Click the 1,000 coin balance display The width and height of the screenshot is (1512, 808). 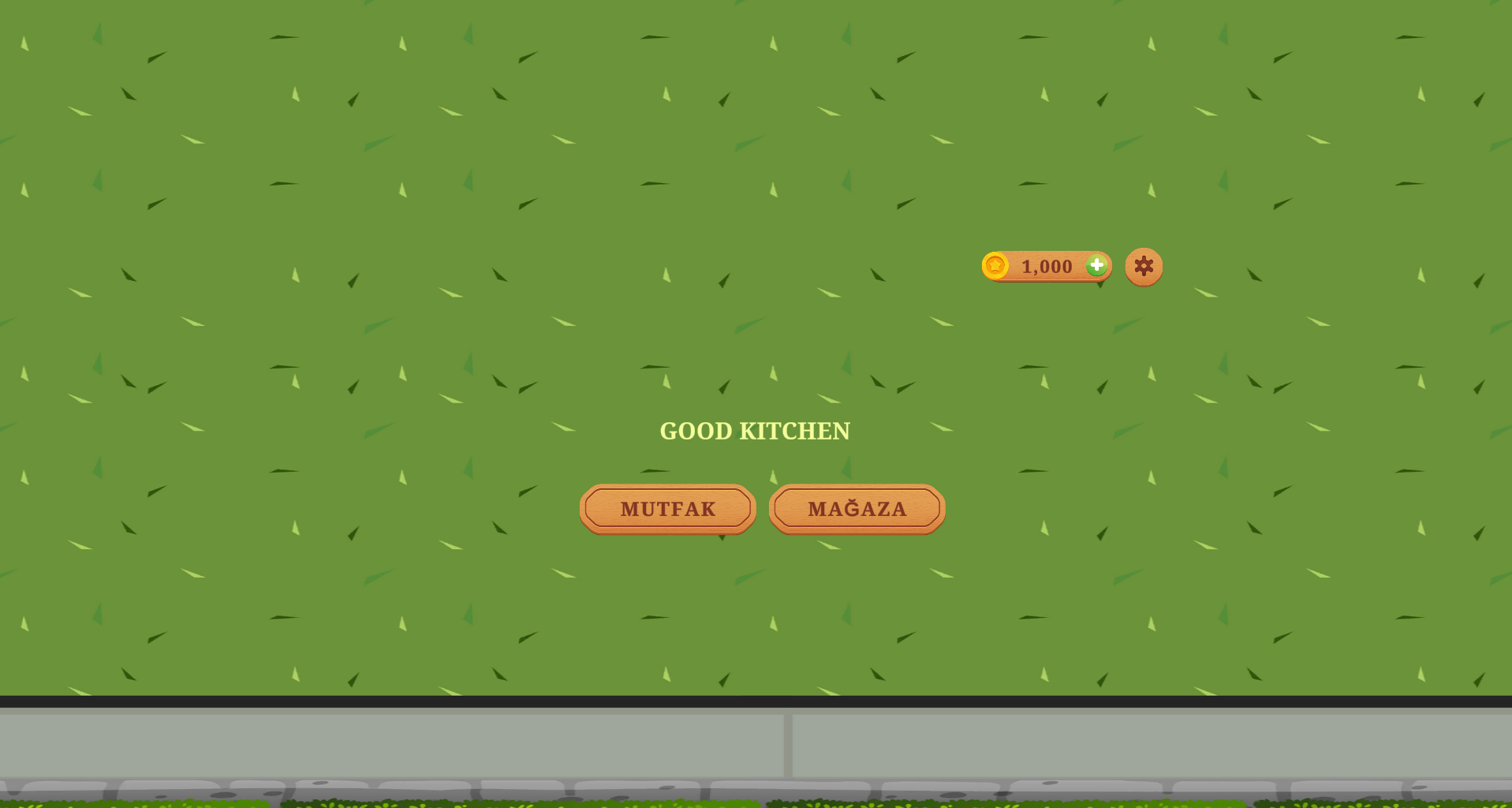tap(1047, 266)
